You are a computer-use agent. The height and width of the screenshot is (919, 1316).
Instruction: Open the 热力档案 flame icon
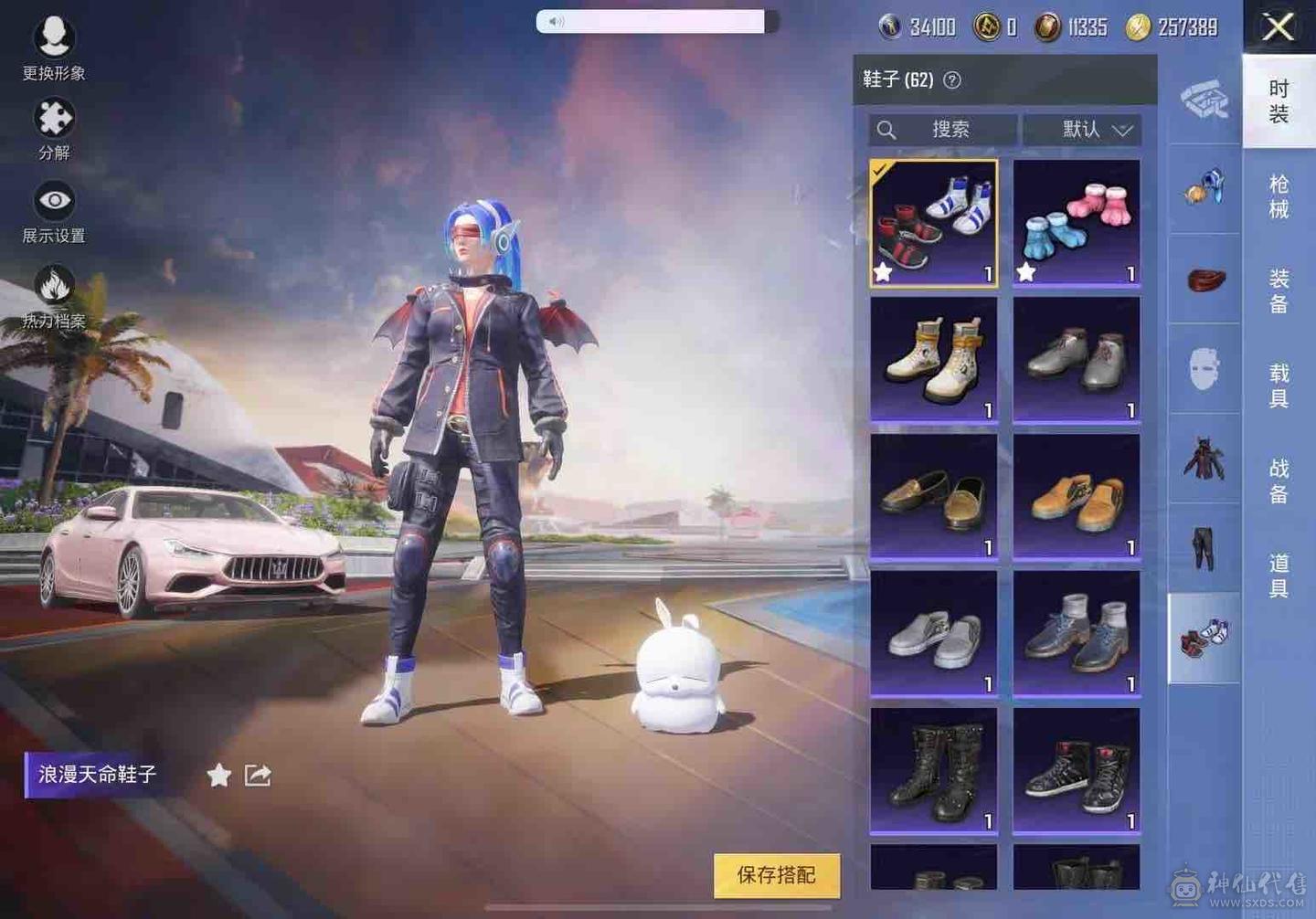[55, 283]
